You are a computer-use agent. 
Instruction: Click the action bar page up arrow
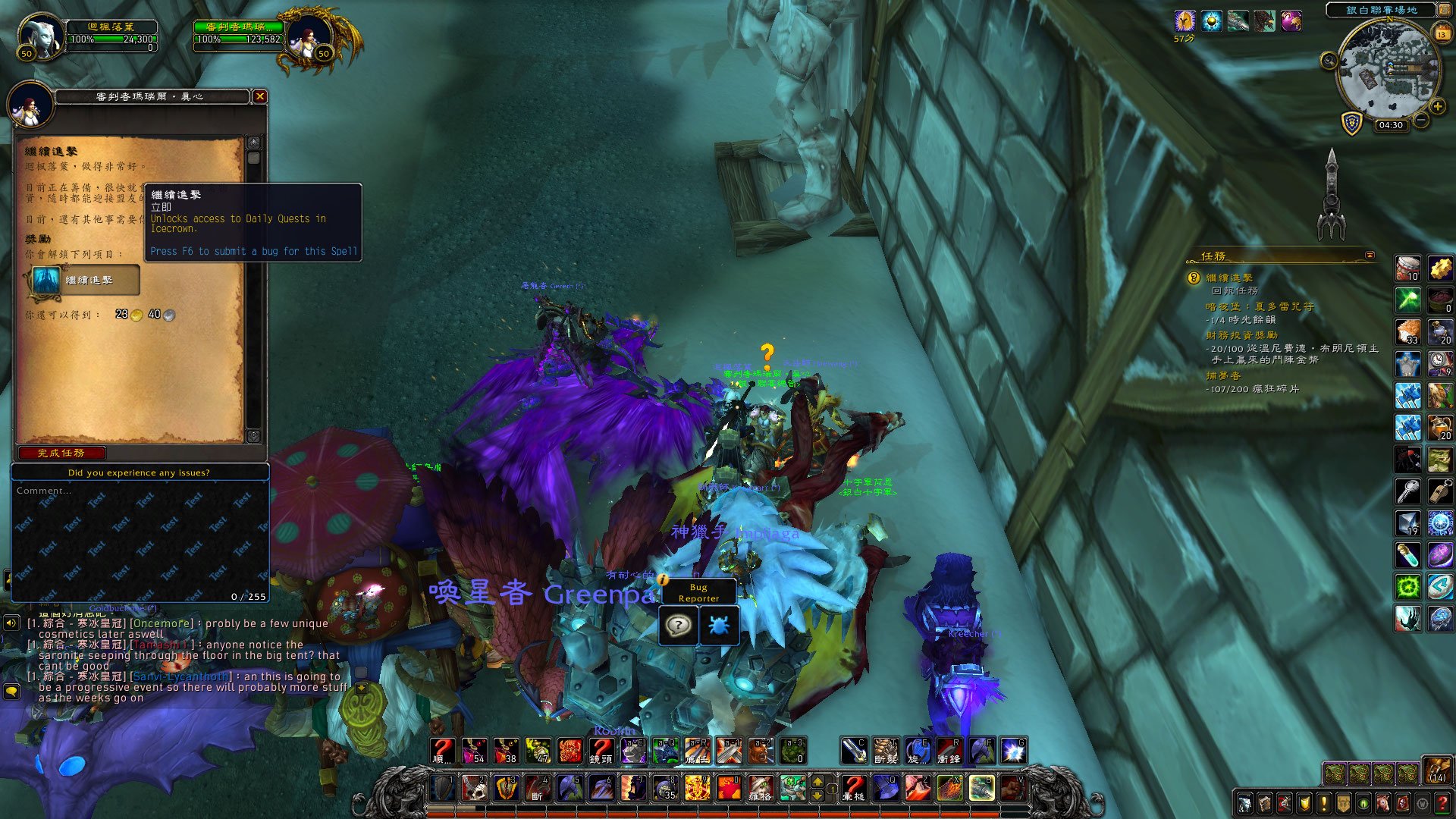point(817,781)
